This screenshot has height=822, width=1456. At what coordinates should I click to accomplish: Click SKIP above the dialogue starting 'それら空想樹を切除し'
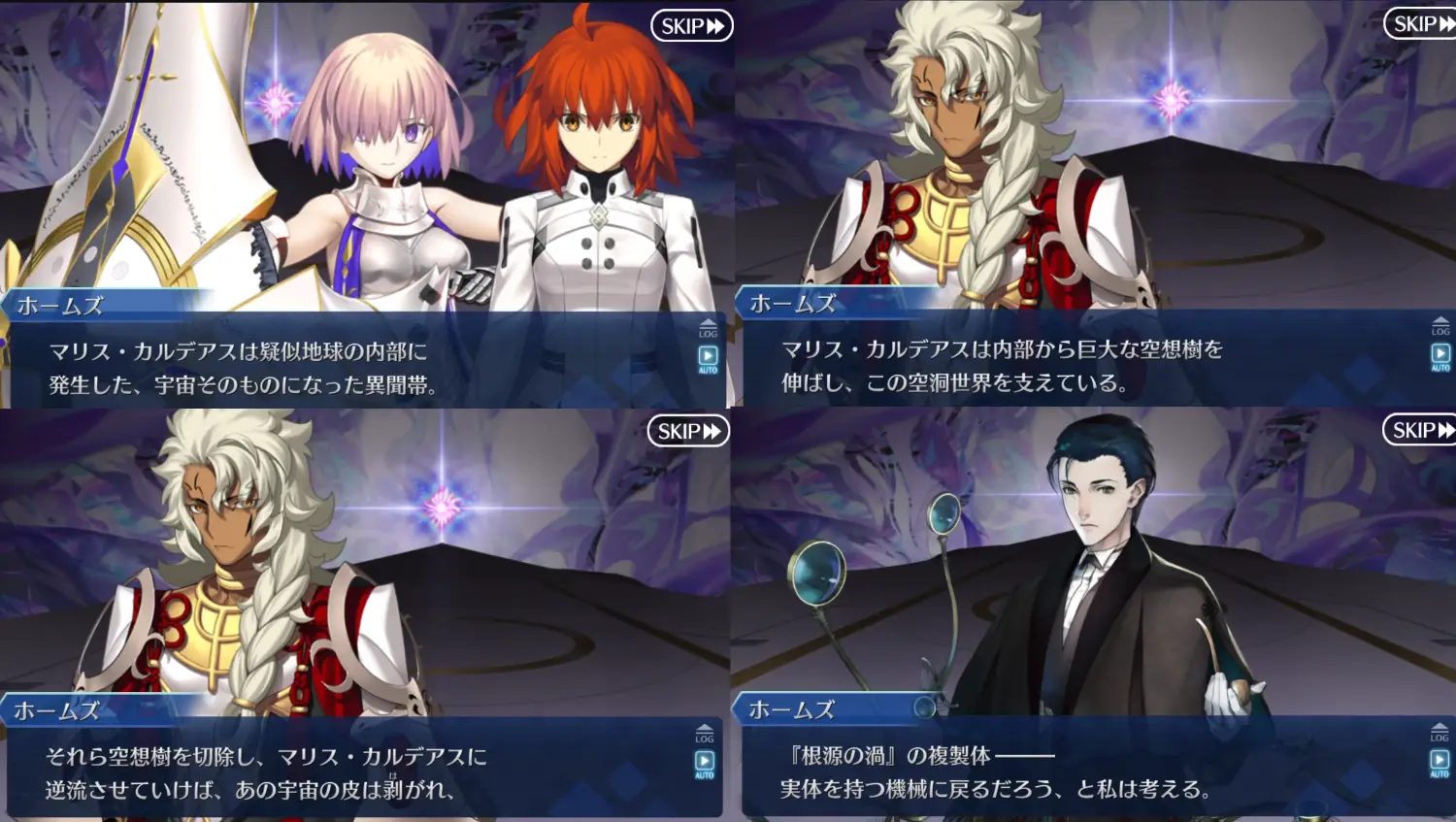(x=688, y=431)
